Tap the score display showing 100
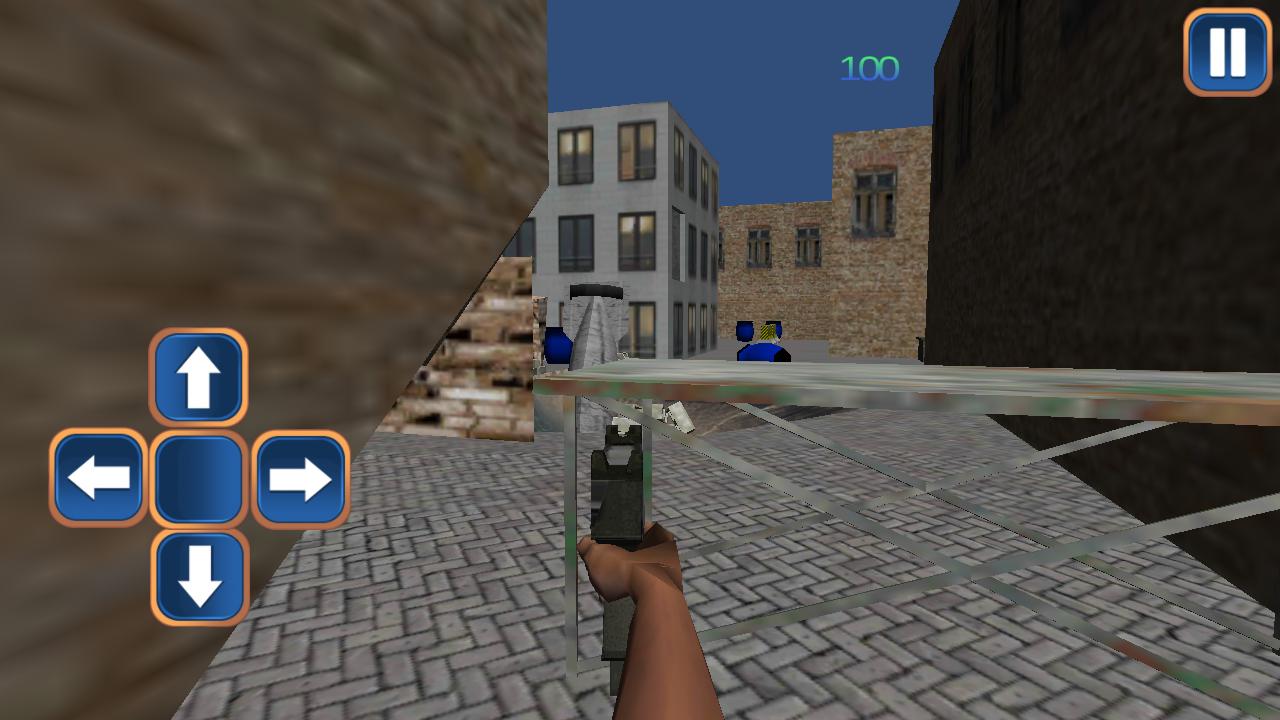Screen dimensions: 1280x720 click(868, 68)
